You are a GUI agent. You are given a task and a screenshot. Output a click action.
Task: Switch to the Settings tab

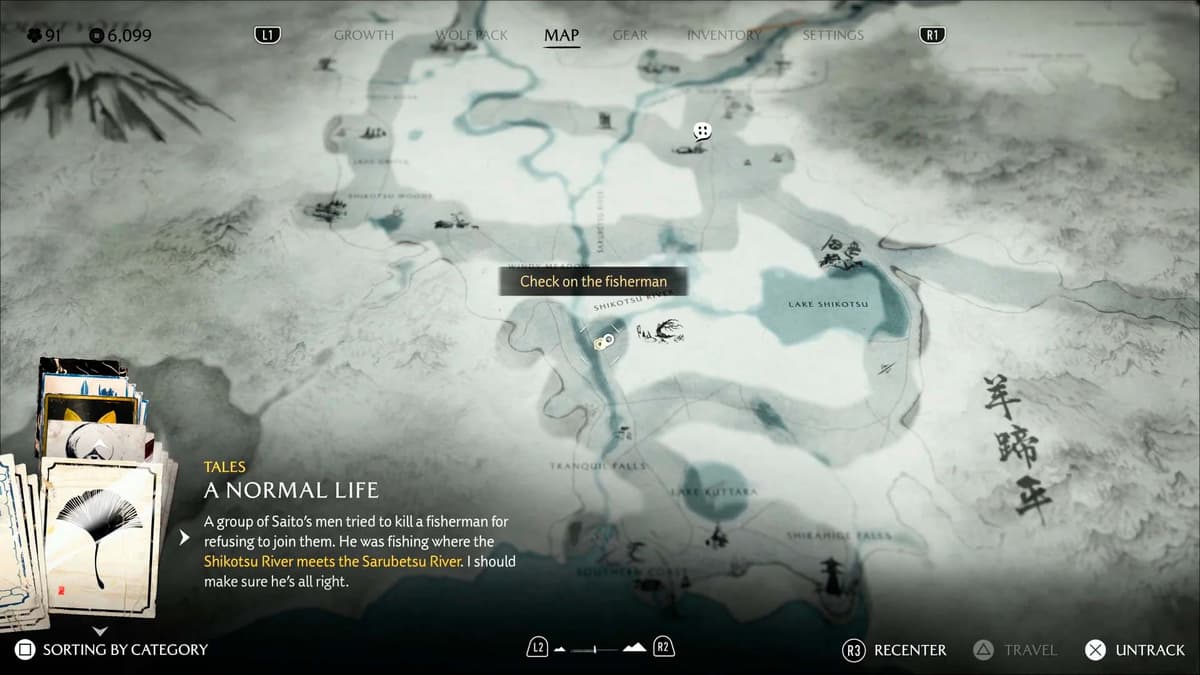832,35
